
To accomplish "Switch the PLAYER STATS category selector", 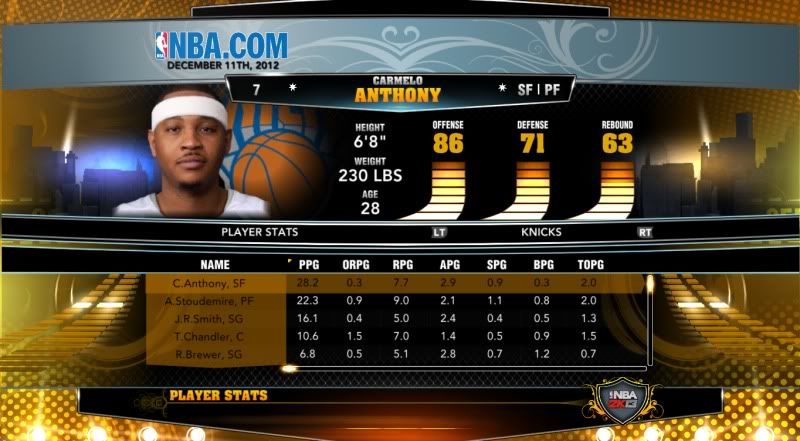I will point(261,232).
